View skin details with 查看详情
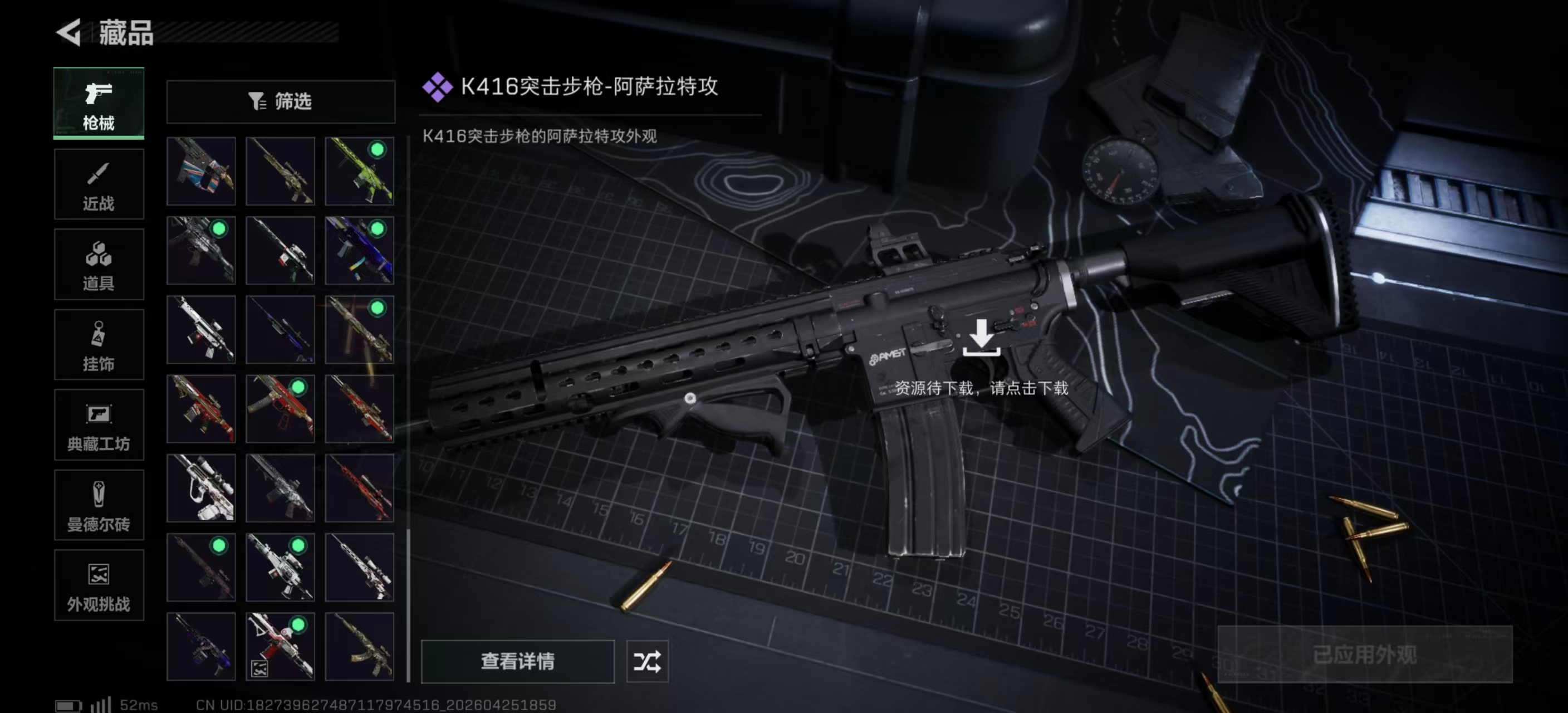 click(x=517, y=661)
